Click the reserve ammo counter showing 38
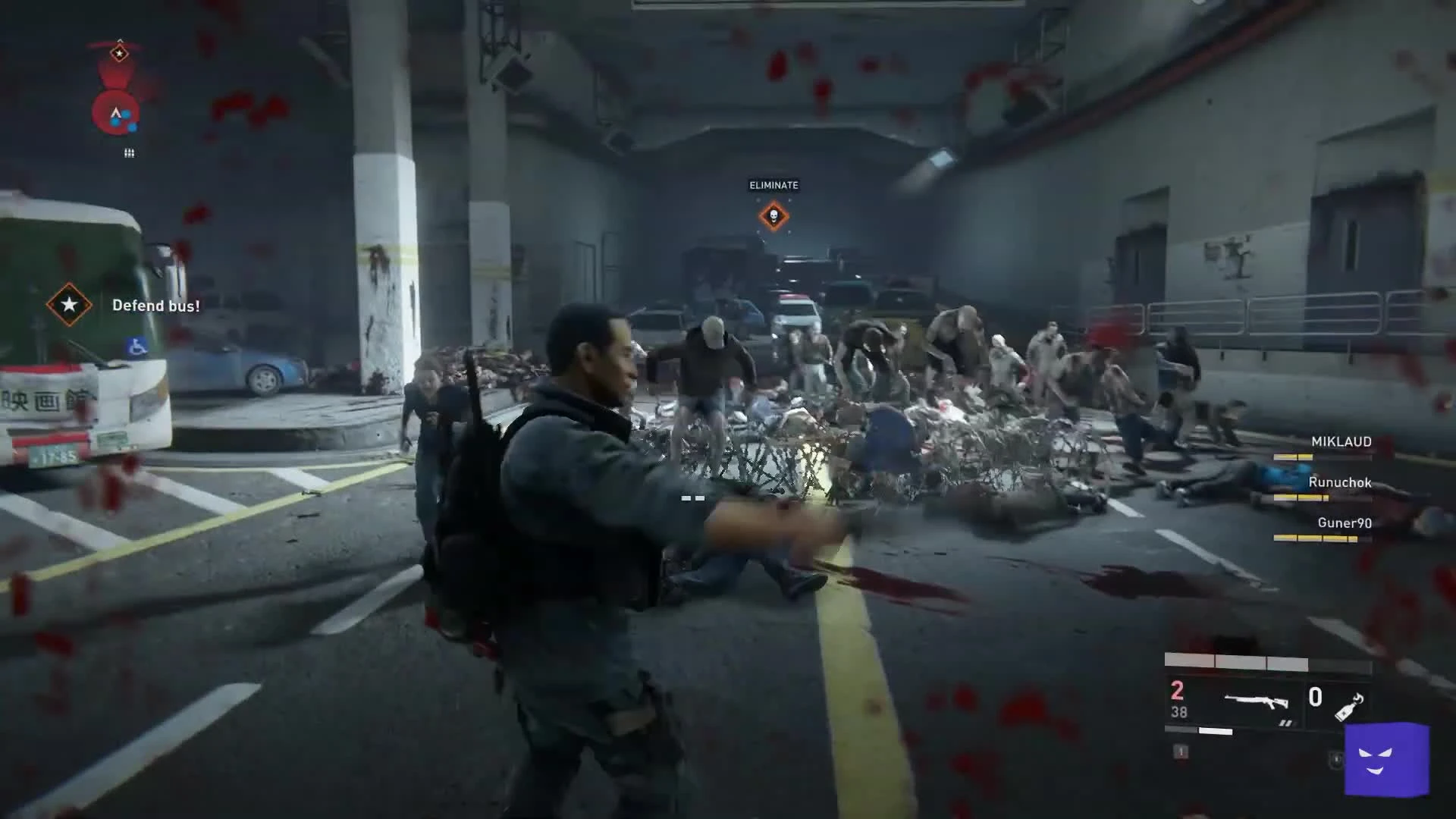1456x819 pixels. pyautogui.click(x=1179, y=712)
